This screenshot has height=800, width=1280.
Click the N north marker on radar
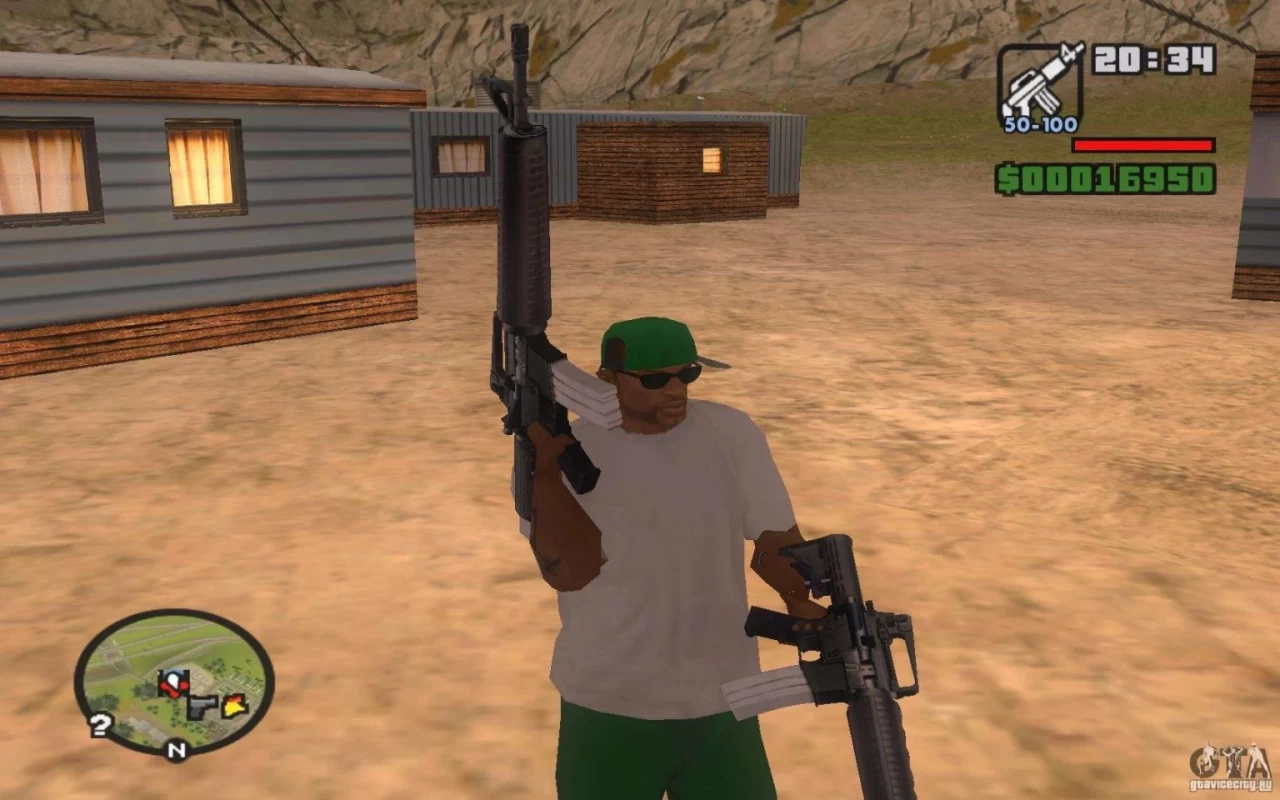(x=176, y=749)
